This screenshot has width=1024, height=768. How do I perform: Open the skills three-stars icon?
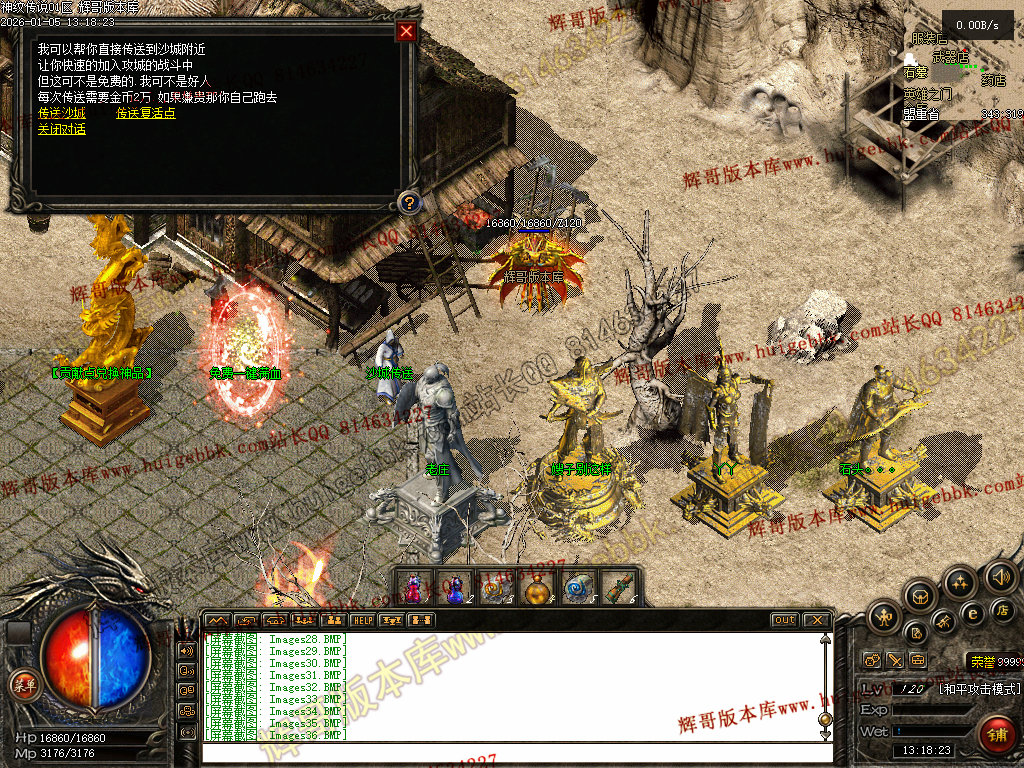960,582
